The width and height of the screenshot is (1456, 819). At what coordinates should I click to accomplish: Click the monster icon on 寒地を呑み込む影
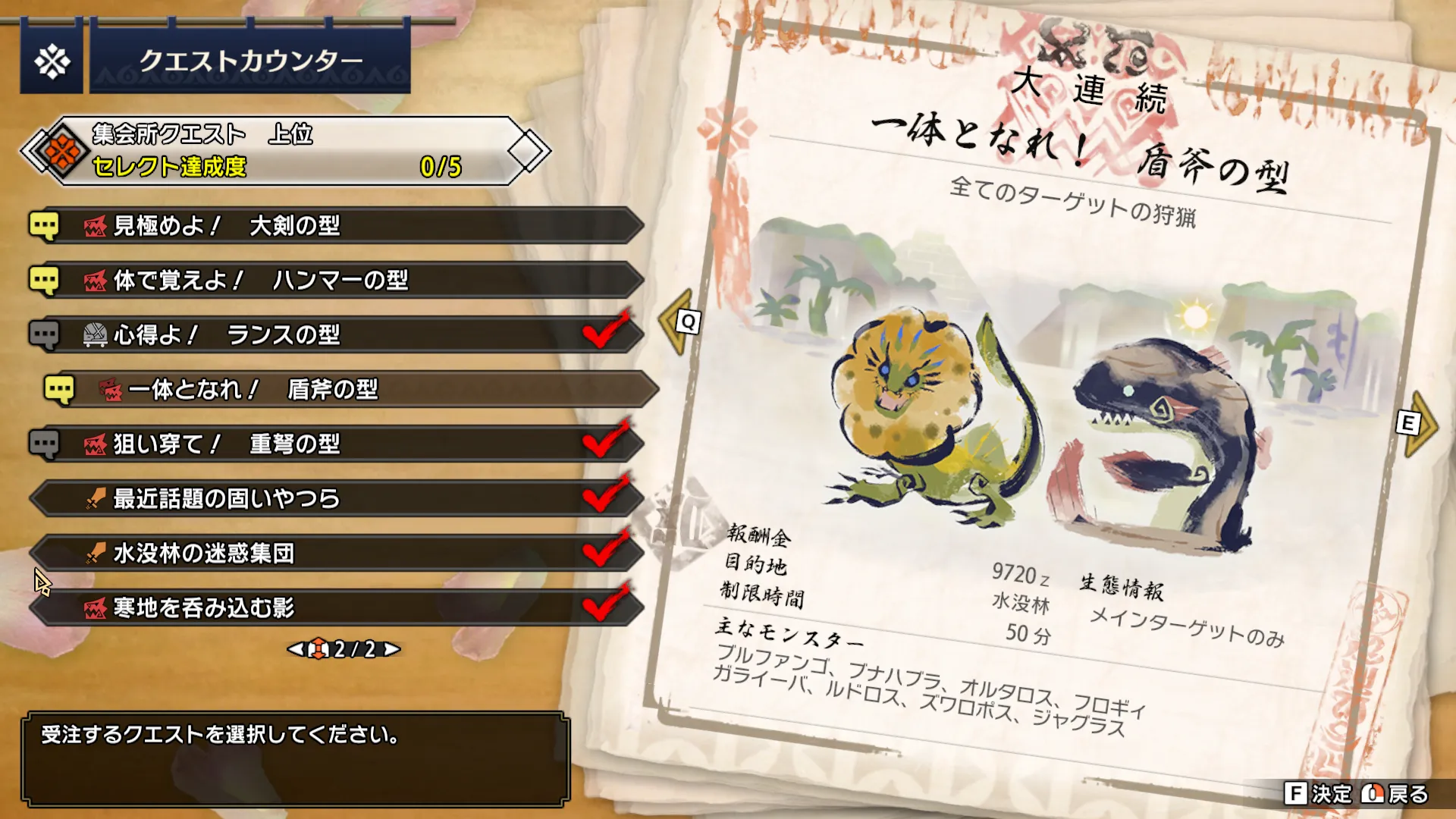pos(93,607)
